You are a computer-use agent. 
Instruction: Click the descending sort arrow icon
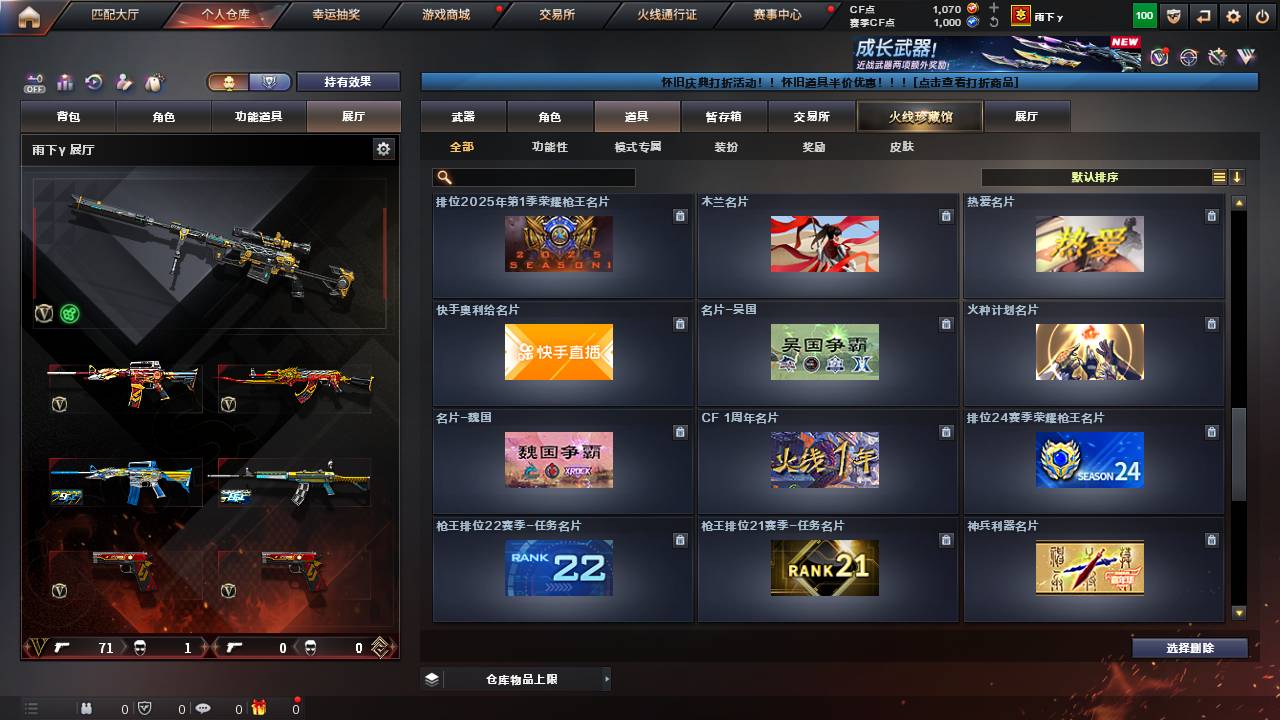pos(1237,176)
